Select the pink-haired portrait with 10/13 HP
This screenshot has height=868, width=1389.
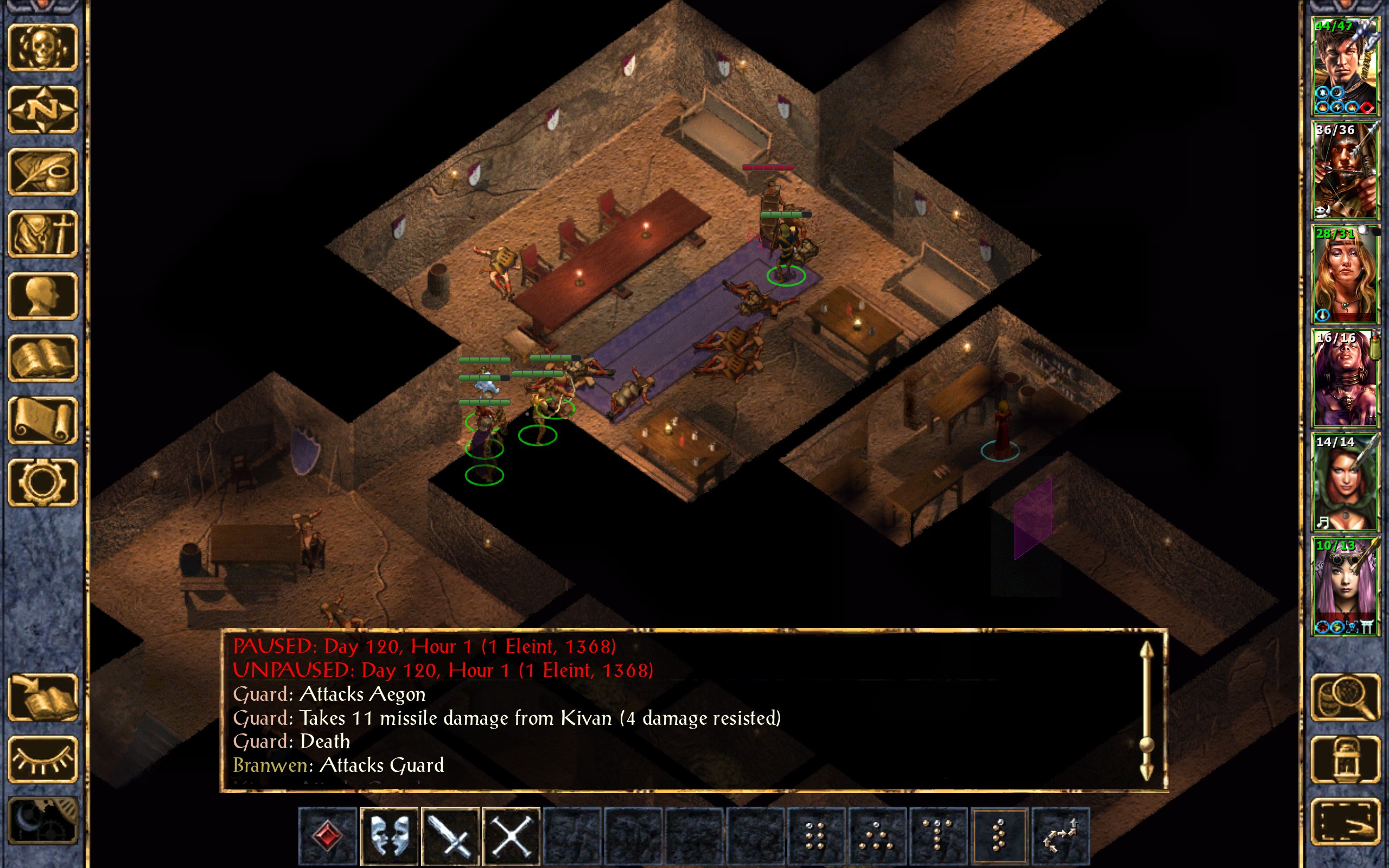point(1345,586)
